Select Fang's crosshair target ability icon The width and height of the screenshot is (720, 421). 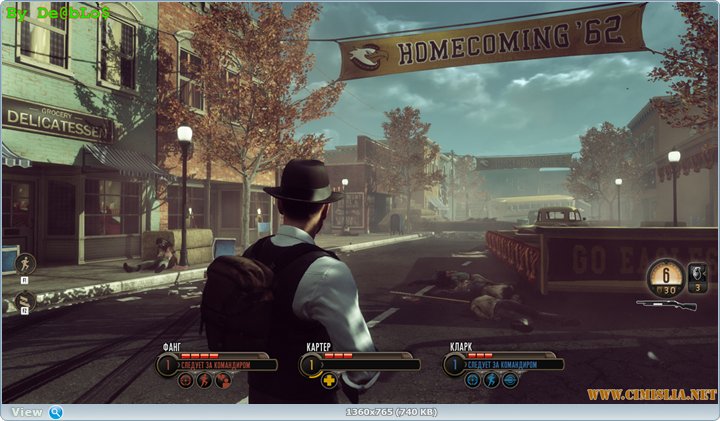pos(186,380)
